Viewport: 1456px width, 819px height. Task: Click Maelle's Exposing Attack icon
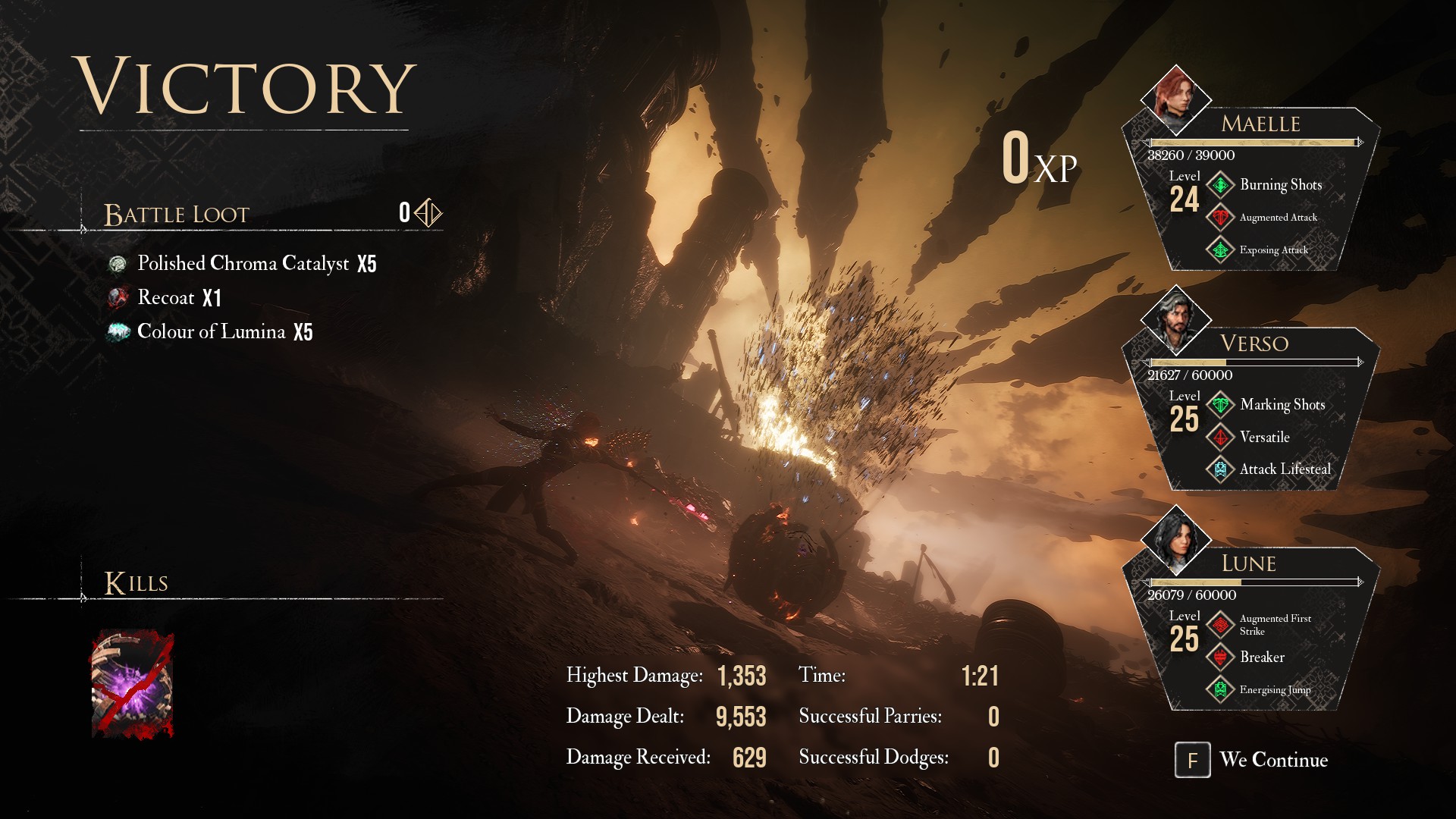[x=1220, y=249]
